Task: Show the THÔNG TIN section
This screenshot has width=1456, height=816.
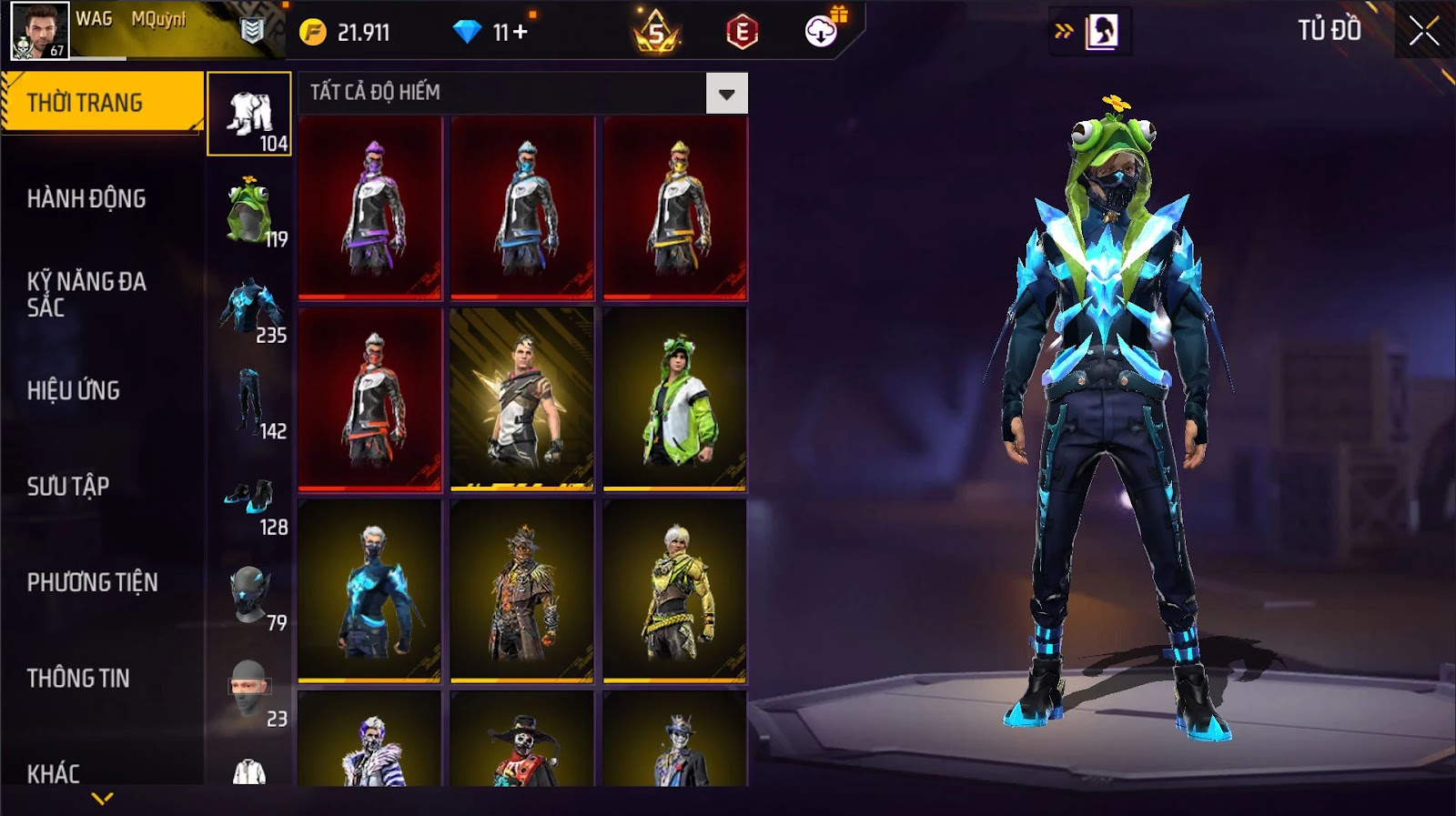Action: point(78,678)
